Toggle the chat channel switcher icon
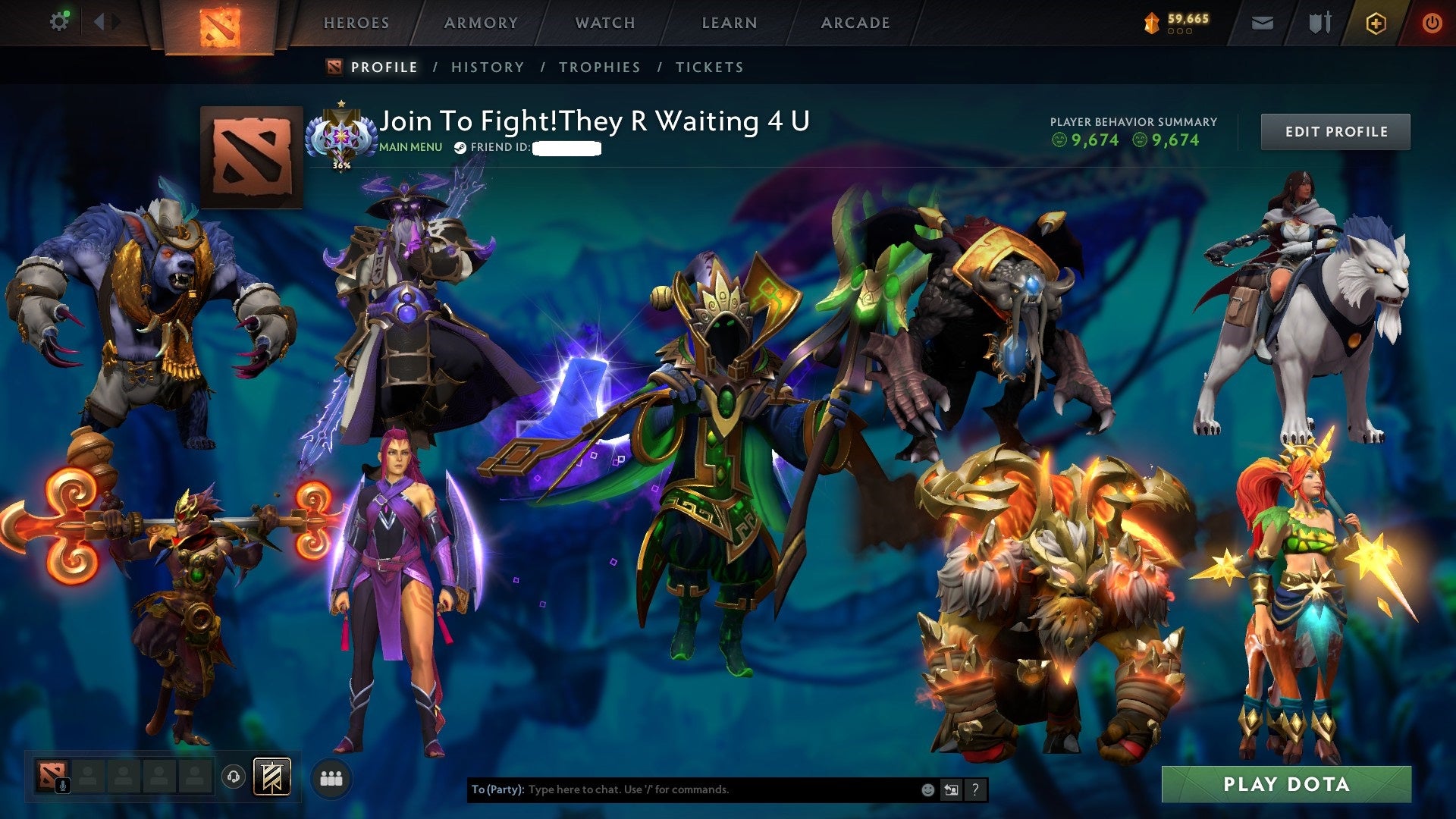1456x819 pixels. [951, 789]
